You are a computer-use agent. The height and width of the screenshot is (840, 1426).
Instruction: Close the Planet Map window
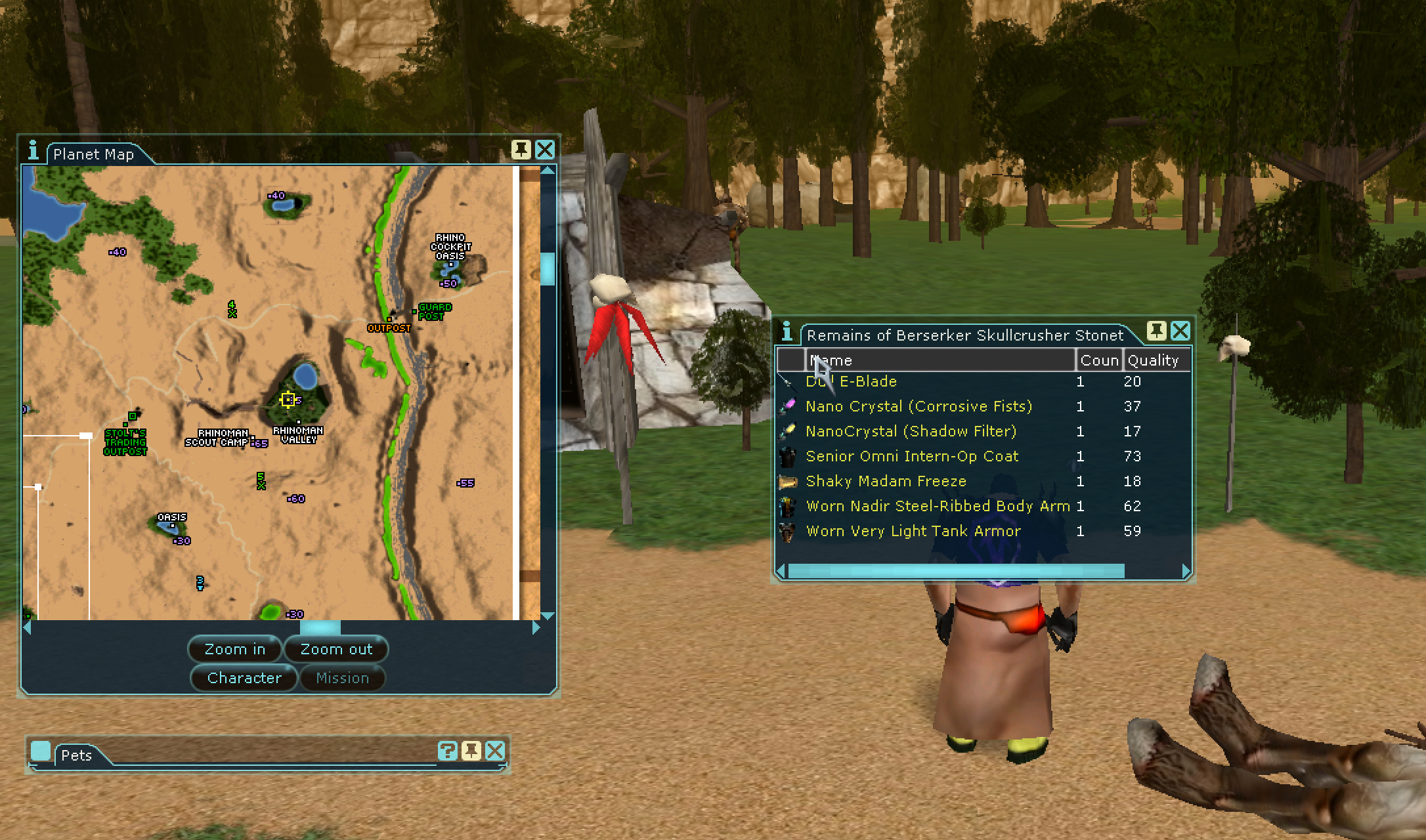545,150
